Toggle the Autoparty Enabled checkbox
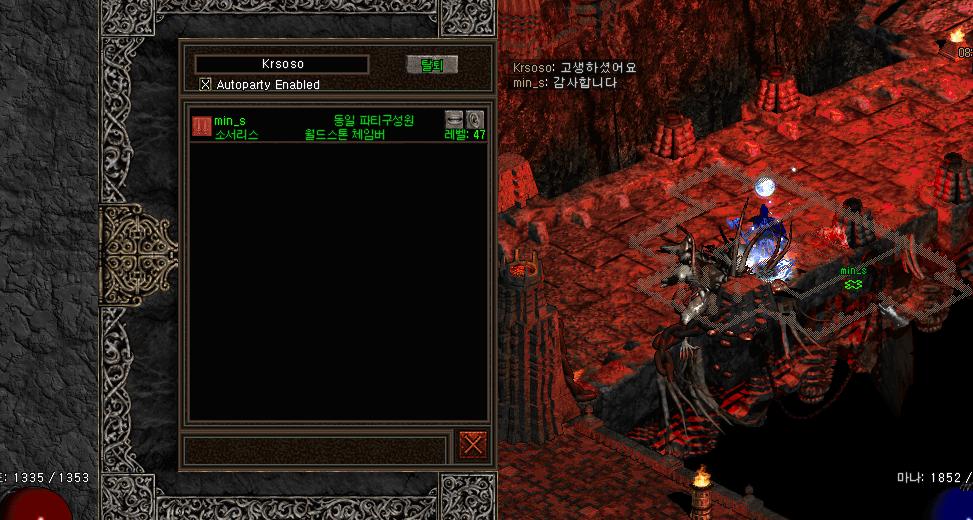 206,85
